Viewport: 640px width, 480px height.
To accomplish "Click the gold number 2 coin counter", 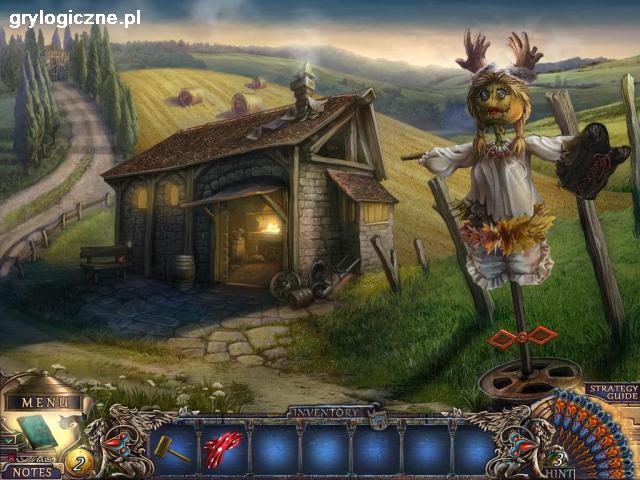I will click(x=79, y=462).
